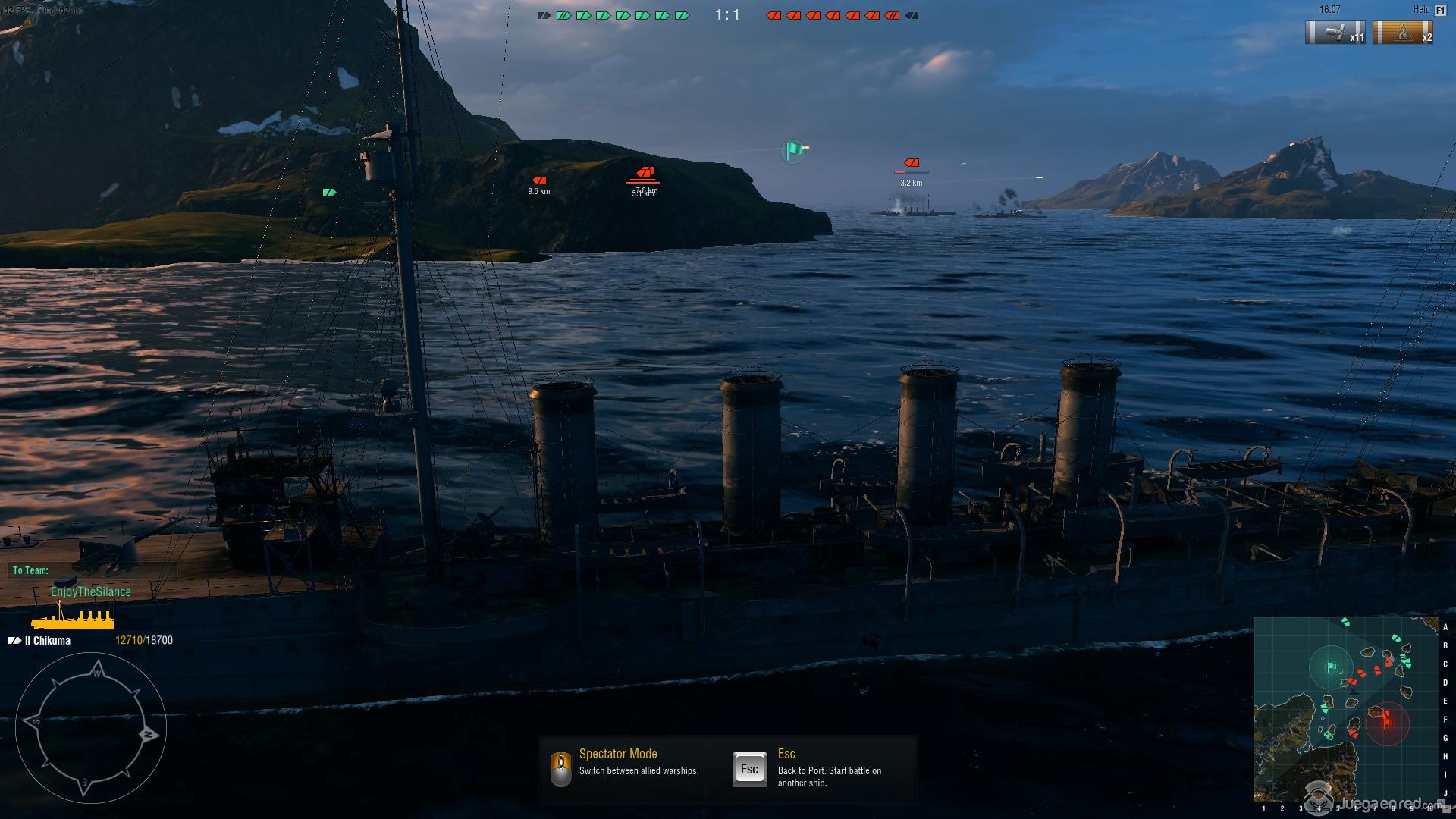1456x819 pixels.
Task: Click the compass heading dial
Action: point(91,727)
